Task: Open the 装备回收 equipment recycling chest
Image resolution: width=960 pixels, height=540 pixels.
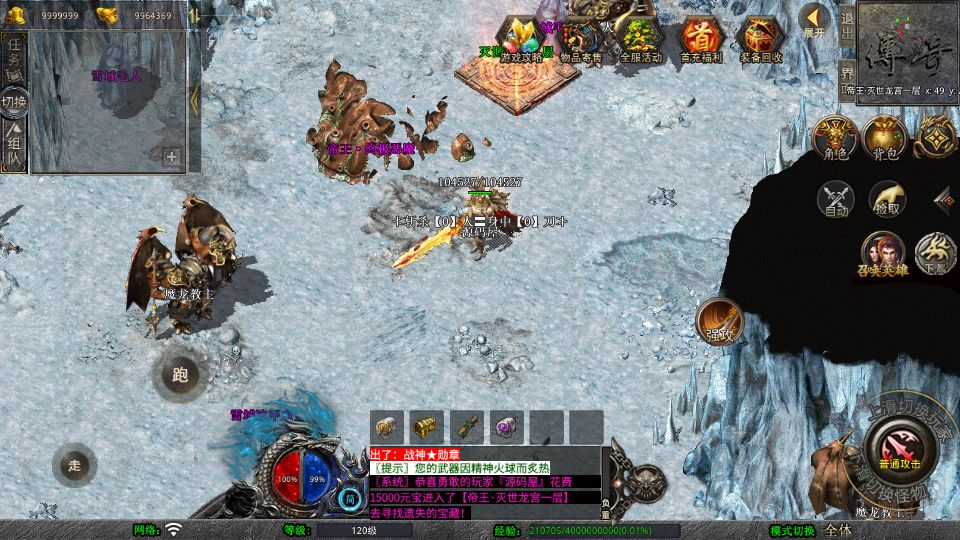Action: pos(761,40)
